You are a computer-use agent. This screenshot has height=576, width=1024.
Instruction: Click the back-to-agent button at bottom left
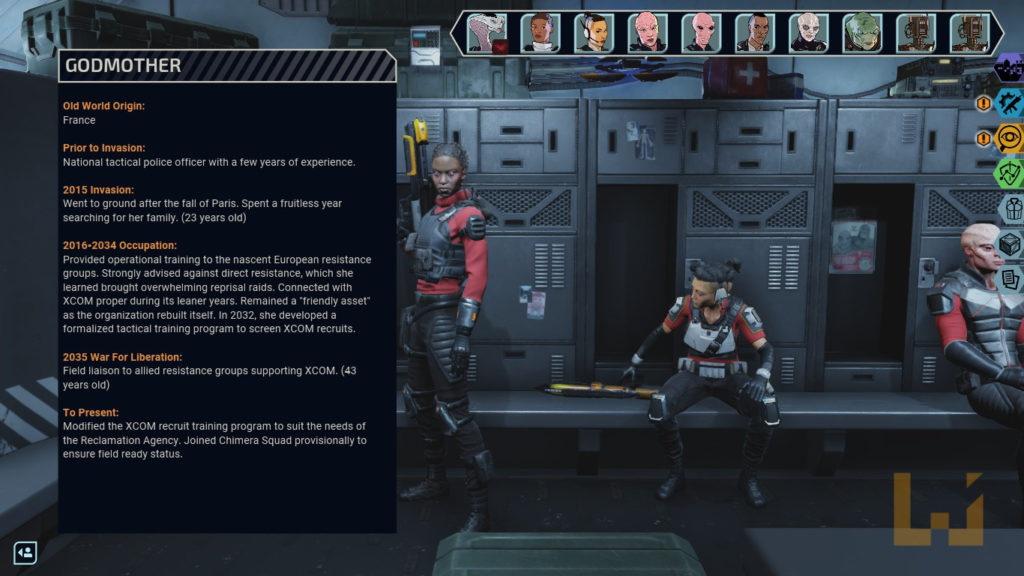pyautogui.click(x=25, y=552)
